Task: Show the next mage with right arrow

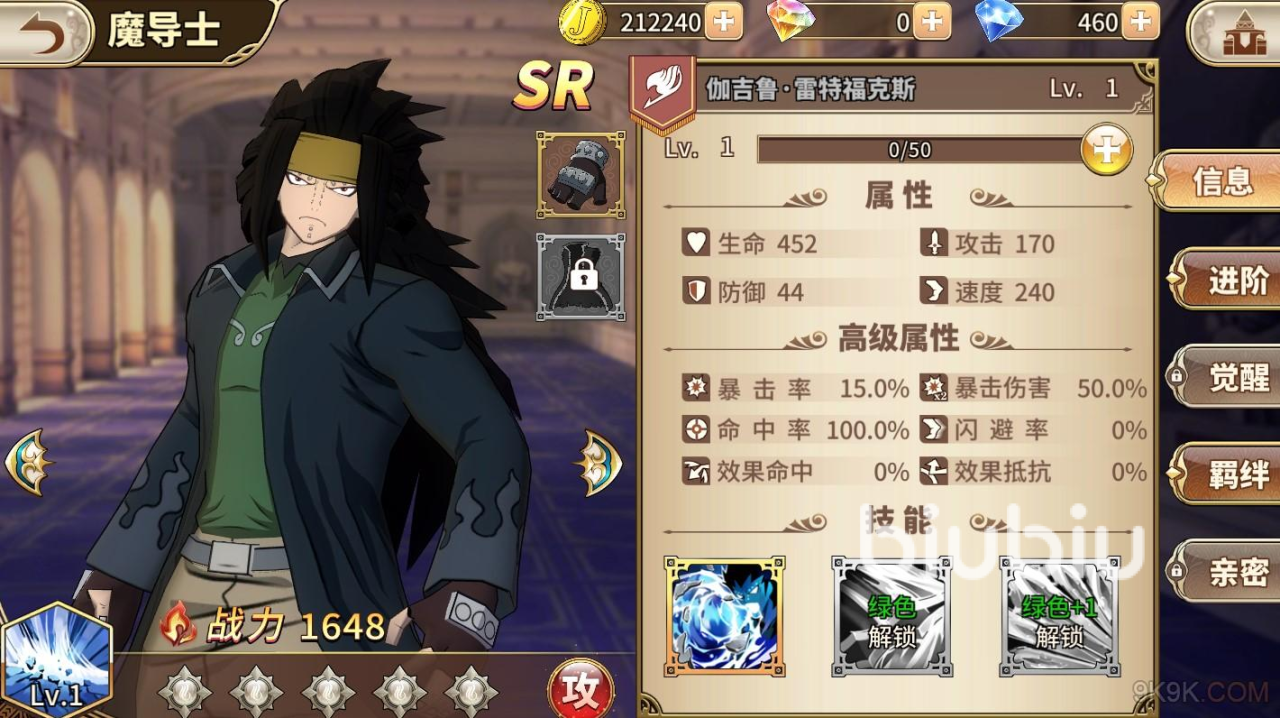Action: tap(598, 462)
